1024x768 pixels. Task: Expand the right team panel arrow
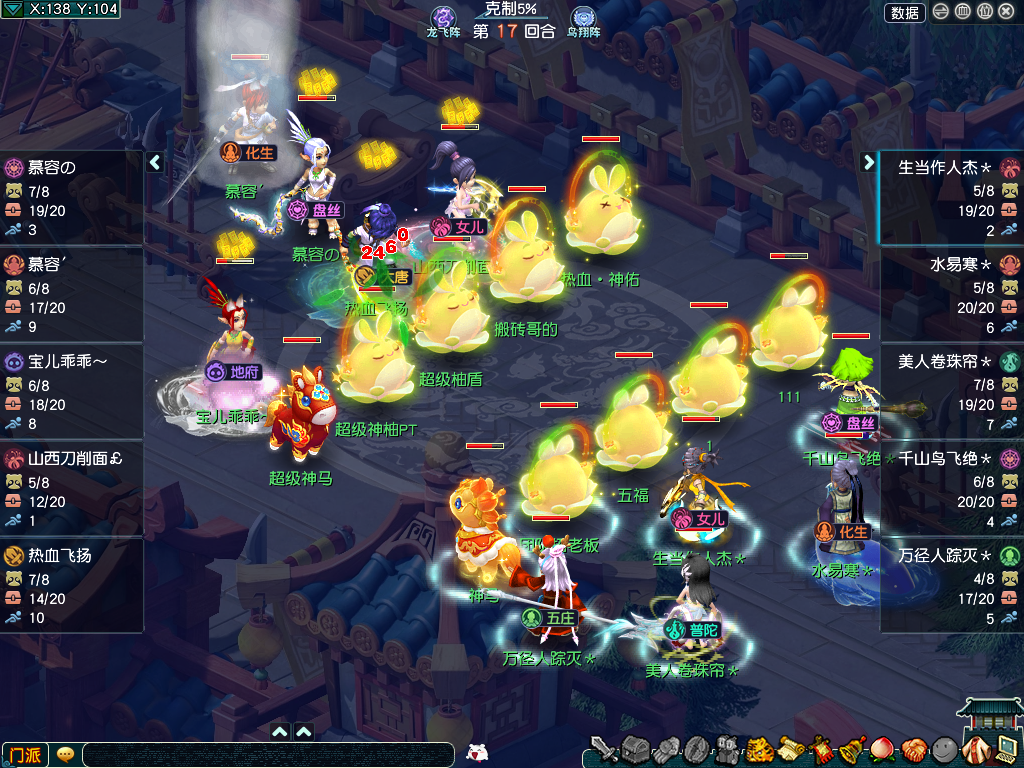[x=868, y=162]
